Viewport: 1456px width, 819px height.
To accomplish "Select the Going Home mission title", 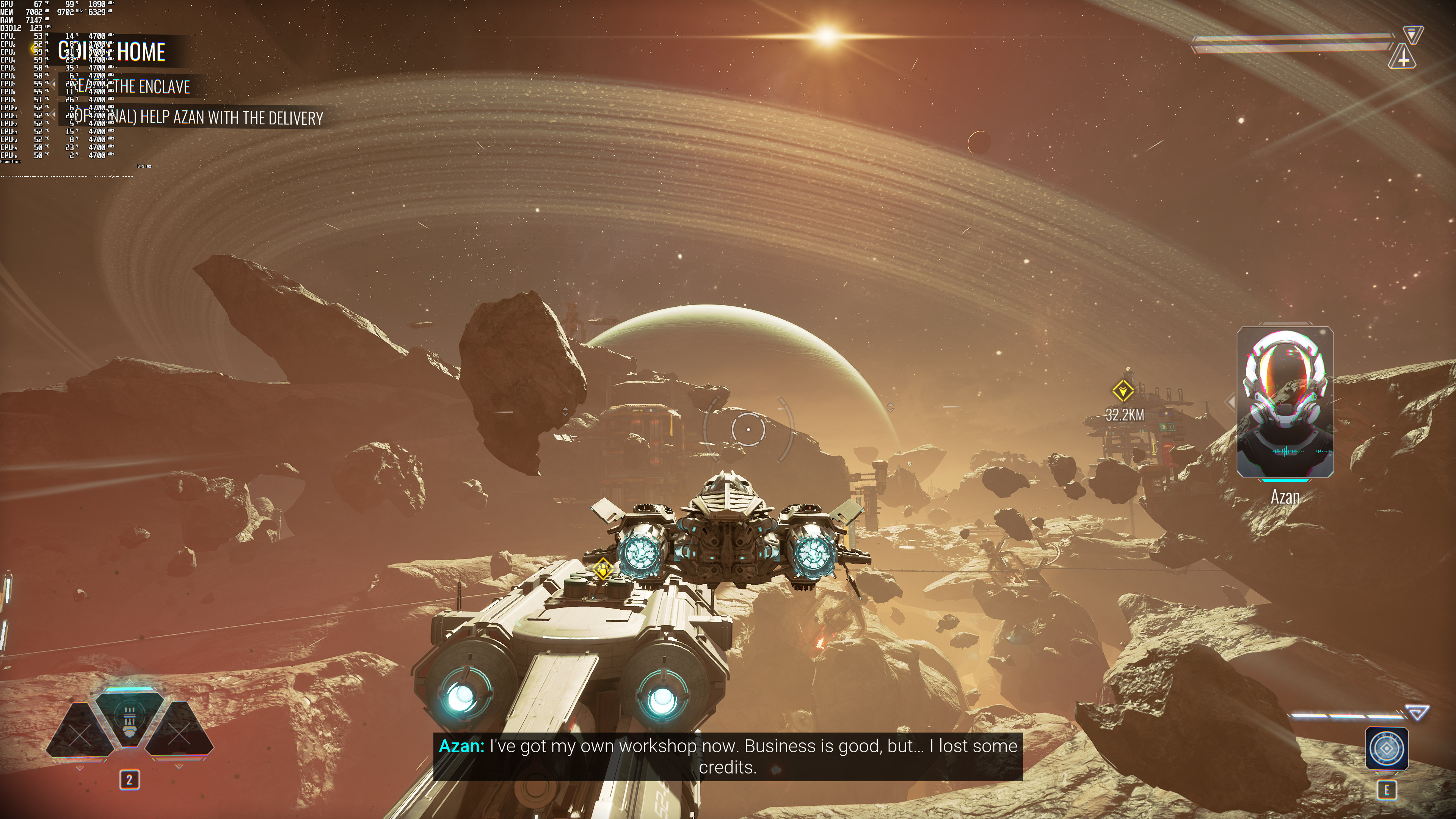I will coord(112,52).
